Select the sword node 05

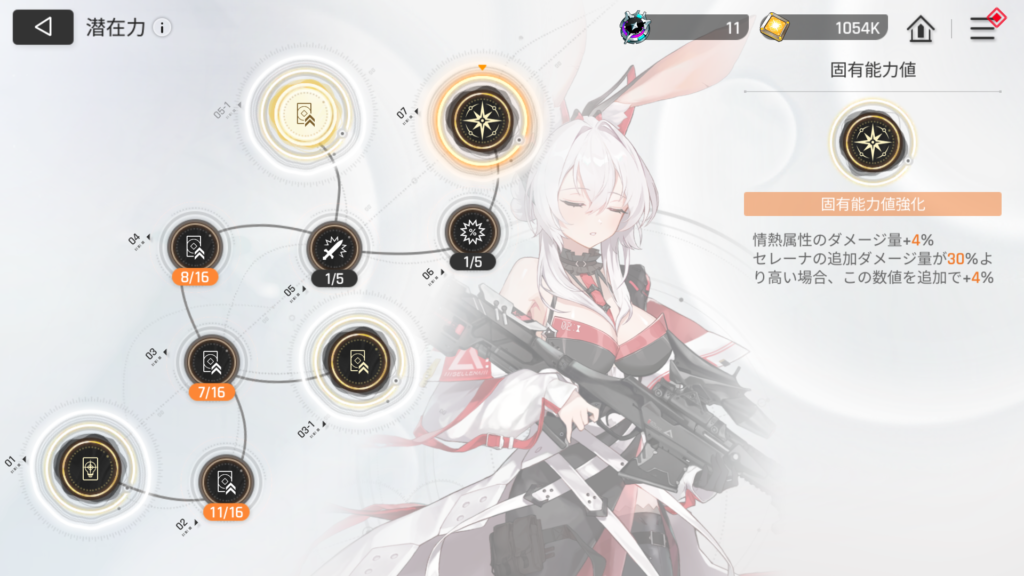click(x=333, y=246)
